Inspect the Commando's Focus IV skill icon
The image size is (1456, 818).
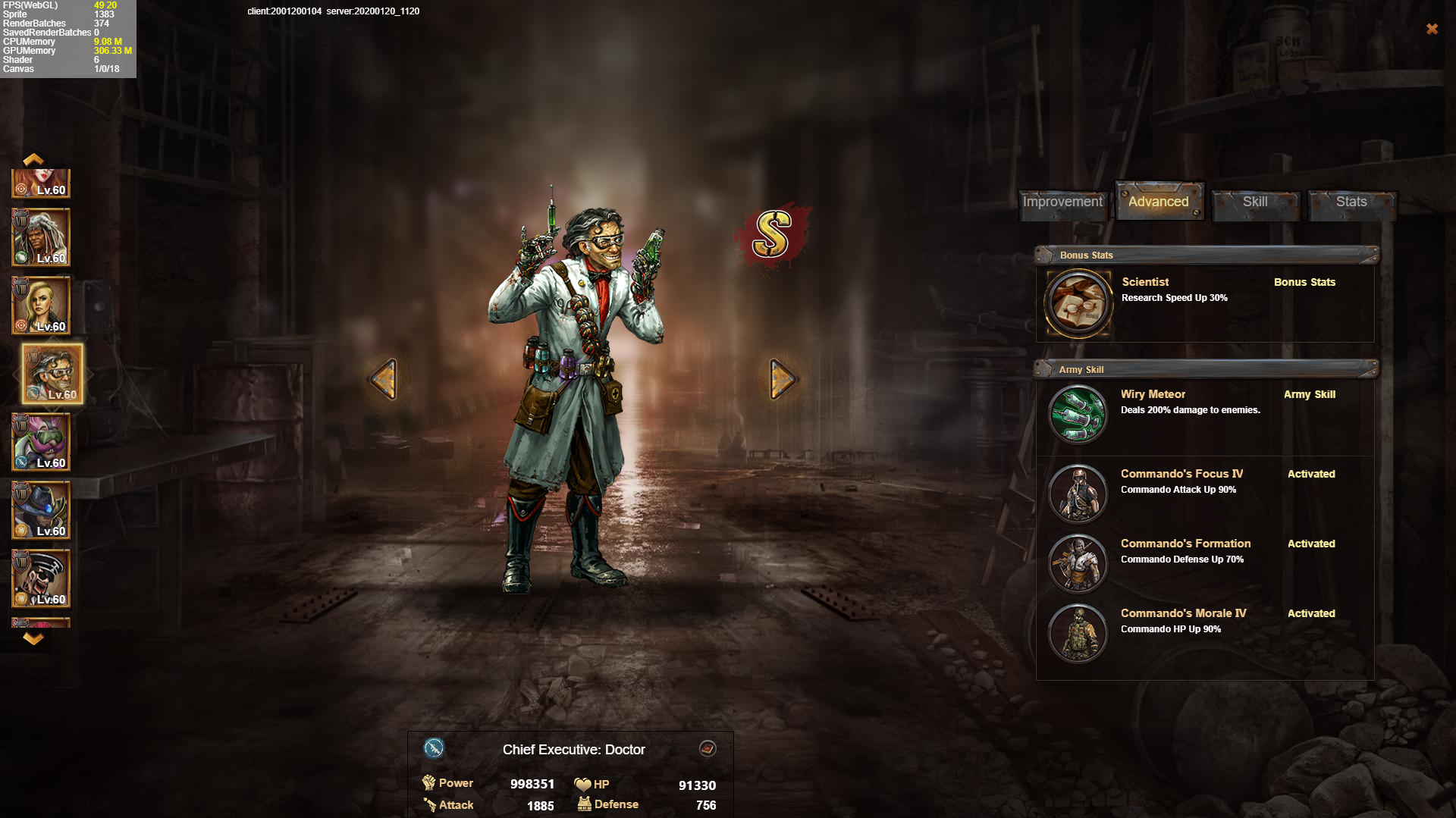[1078, 494]
